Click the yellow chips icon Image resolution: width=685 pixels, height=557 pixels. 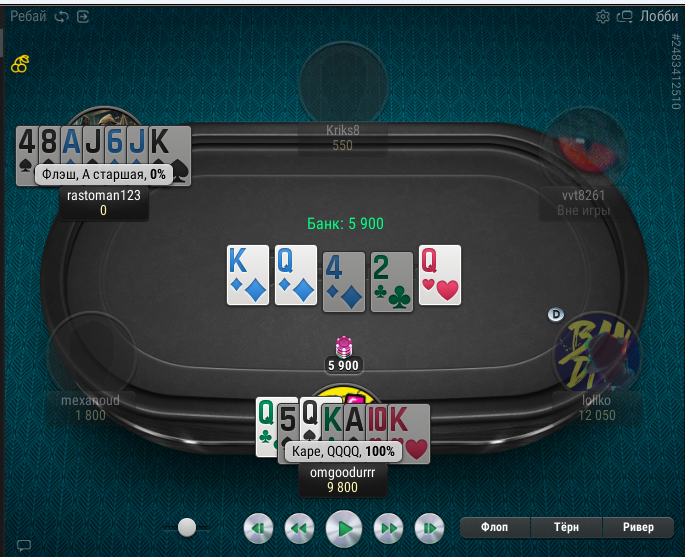pos(20,64)
